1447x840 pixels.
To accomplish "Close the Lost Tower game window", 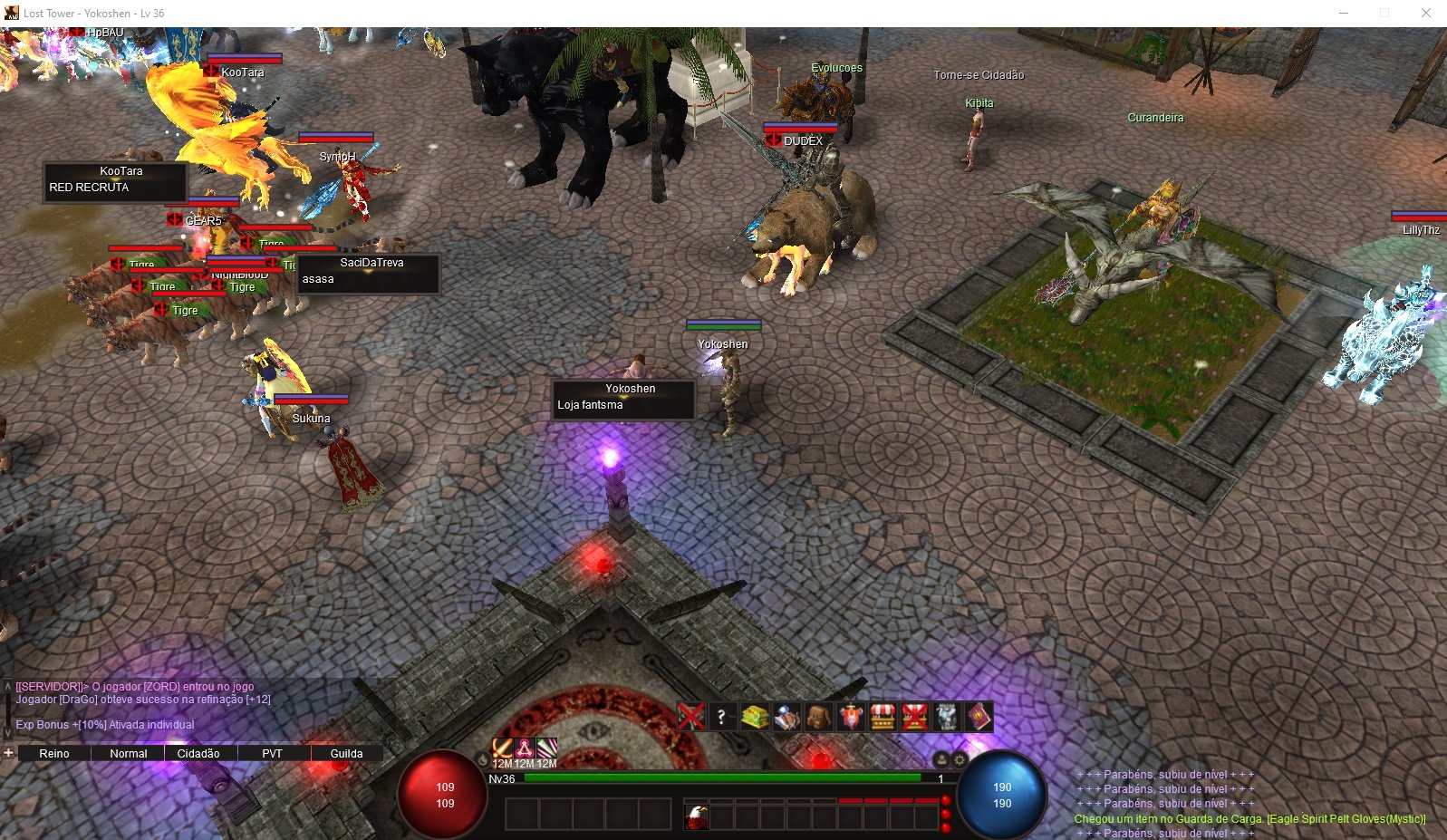I will (1425, 13).
